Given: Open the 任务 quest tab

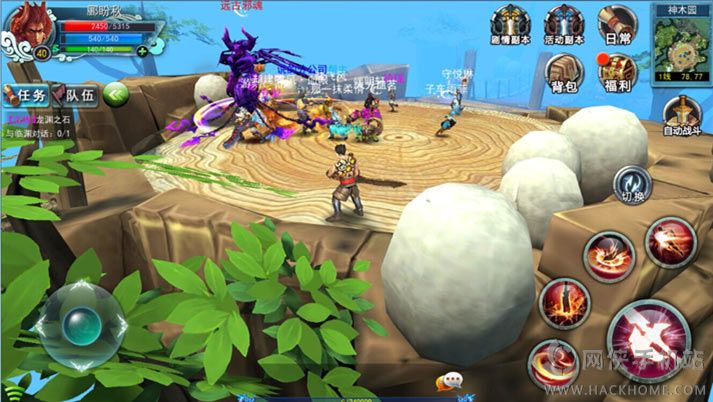Looking at the screenshot, I should pos(27,95).
